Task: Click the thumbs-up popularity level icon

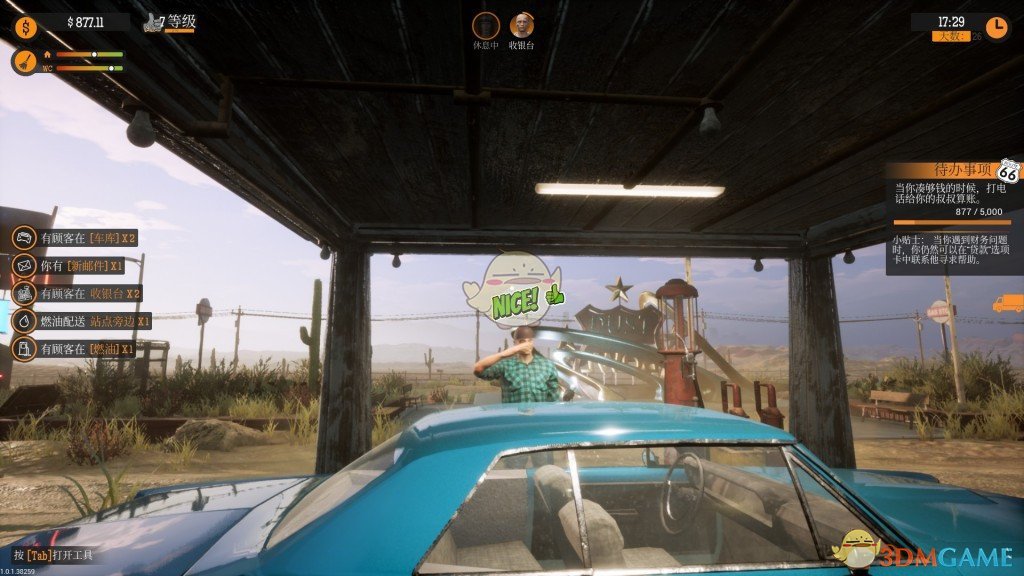Action: click(x=153, y=22)
